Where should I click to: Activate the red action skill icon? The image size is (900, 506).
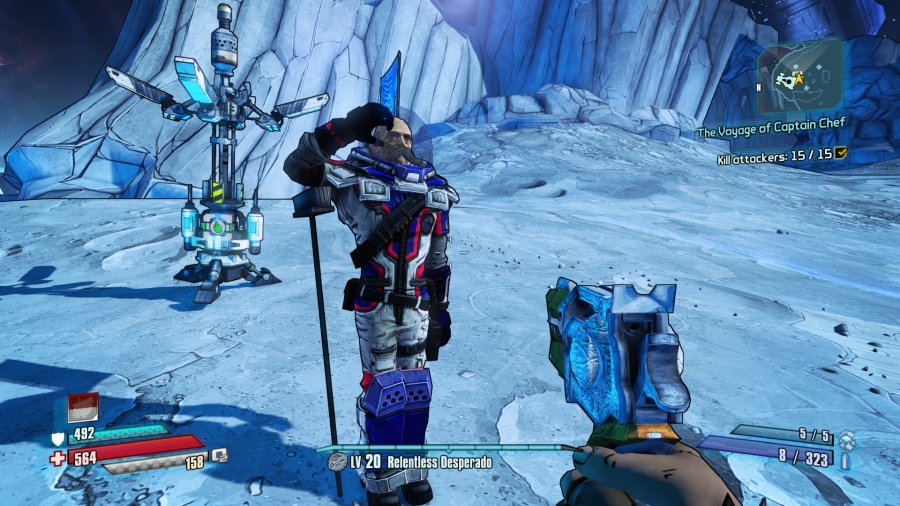(82, 408)
